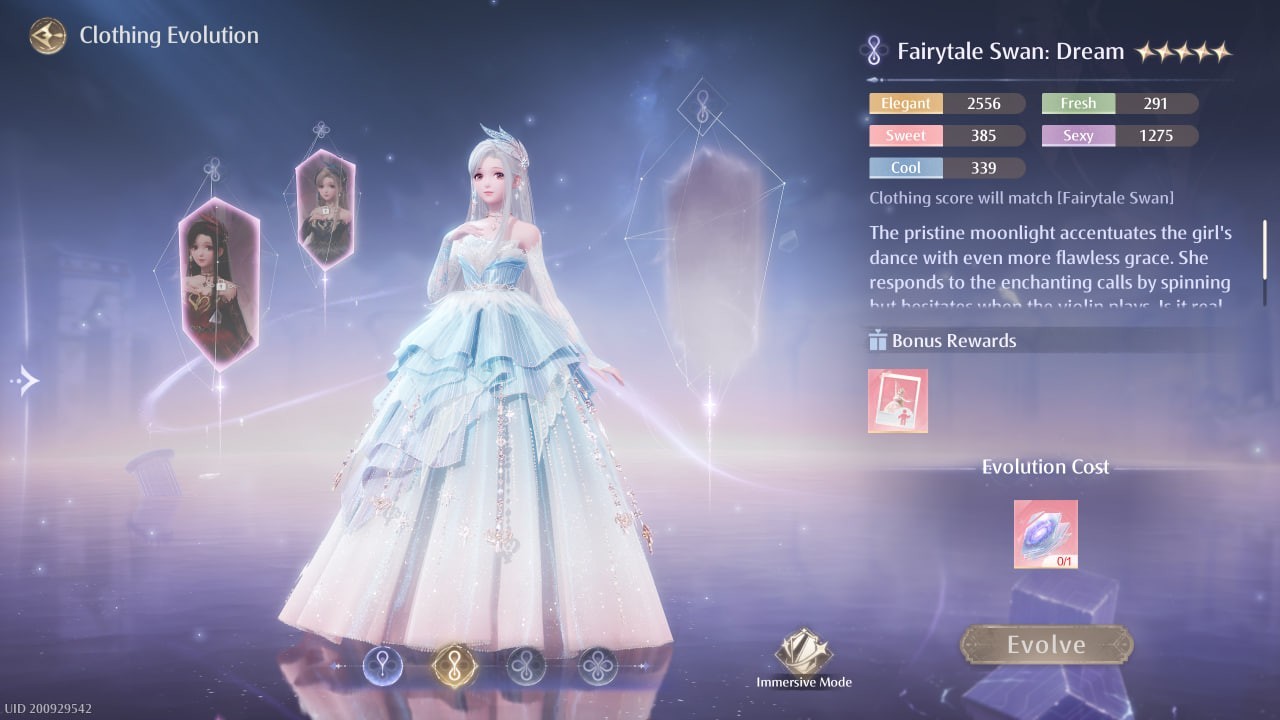Open the Bonus Rewards photo item
The width and height of the screenshot is (1280, 720).
coord(897,400)
